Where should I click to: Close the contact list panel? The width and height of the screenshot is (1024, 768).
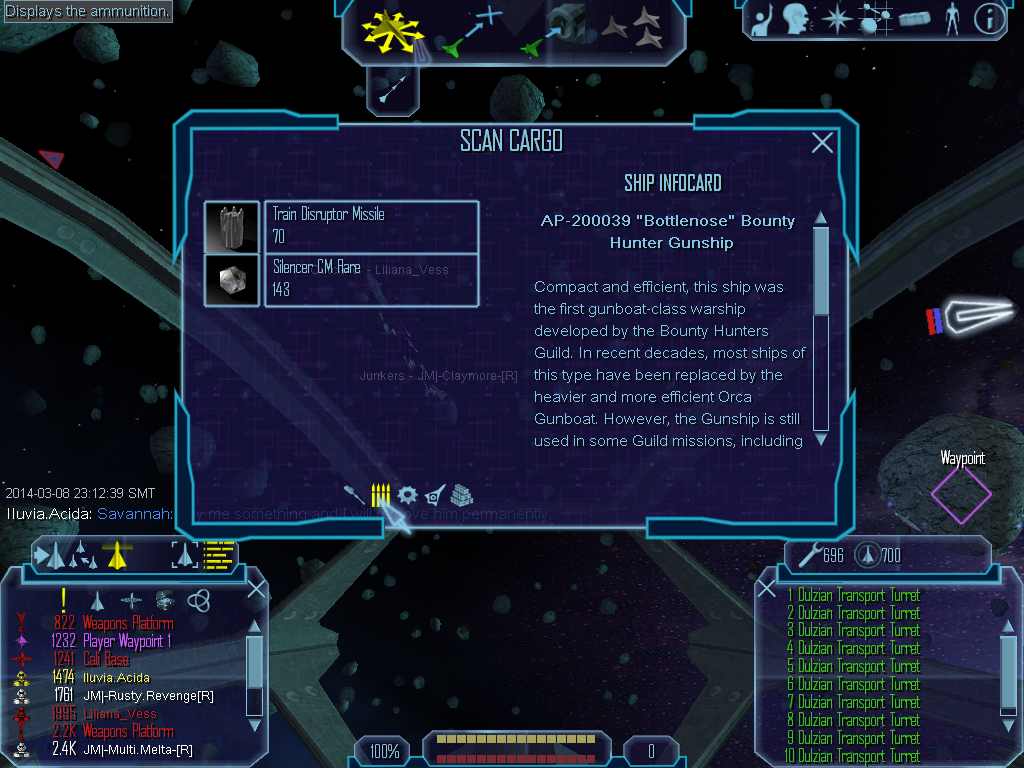coord(256,589)
